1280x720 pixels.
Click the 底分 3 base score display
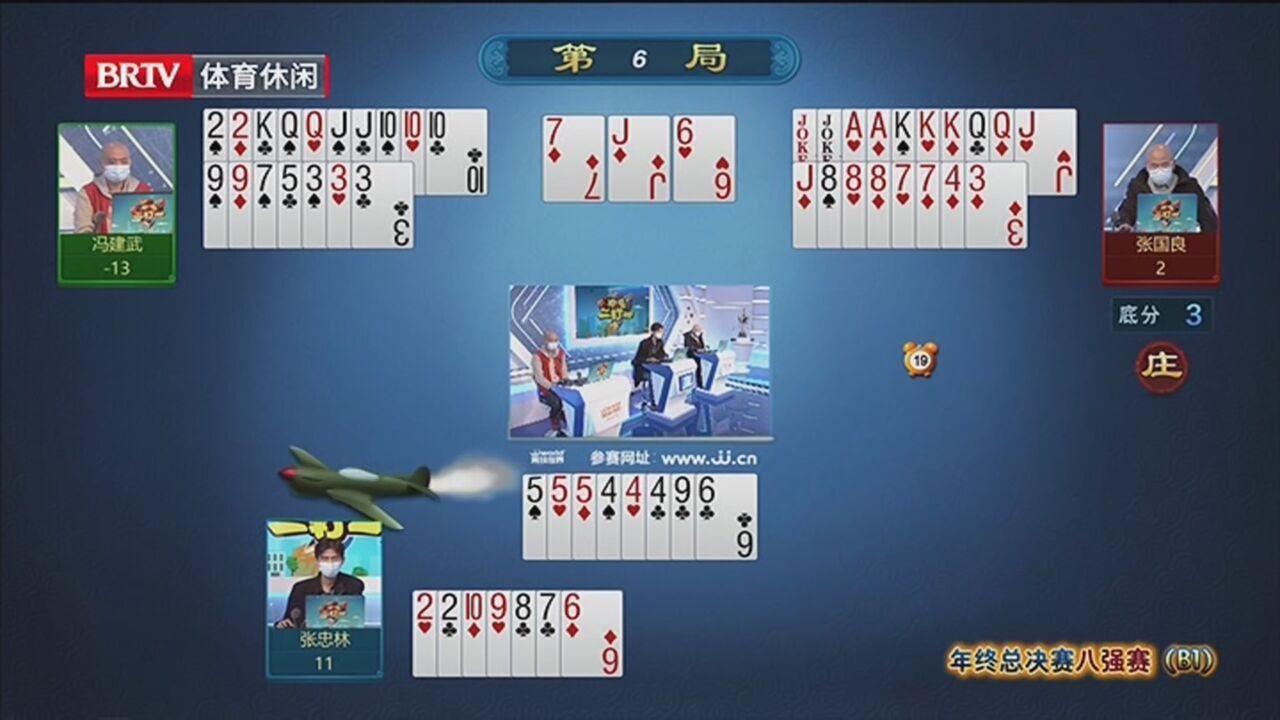[x=1160, y=315]
